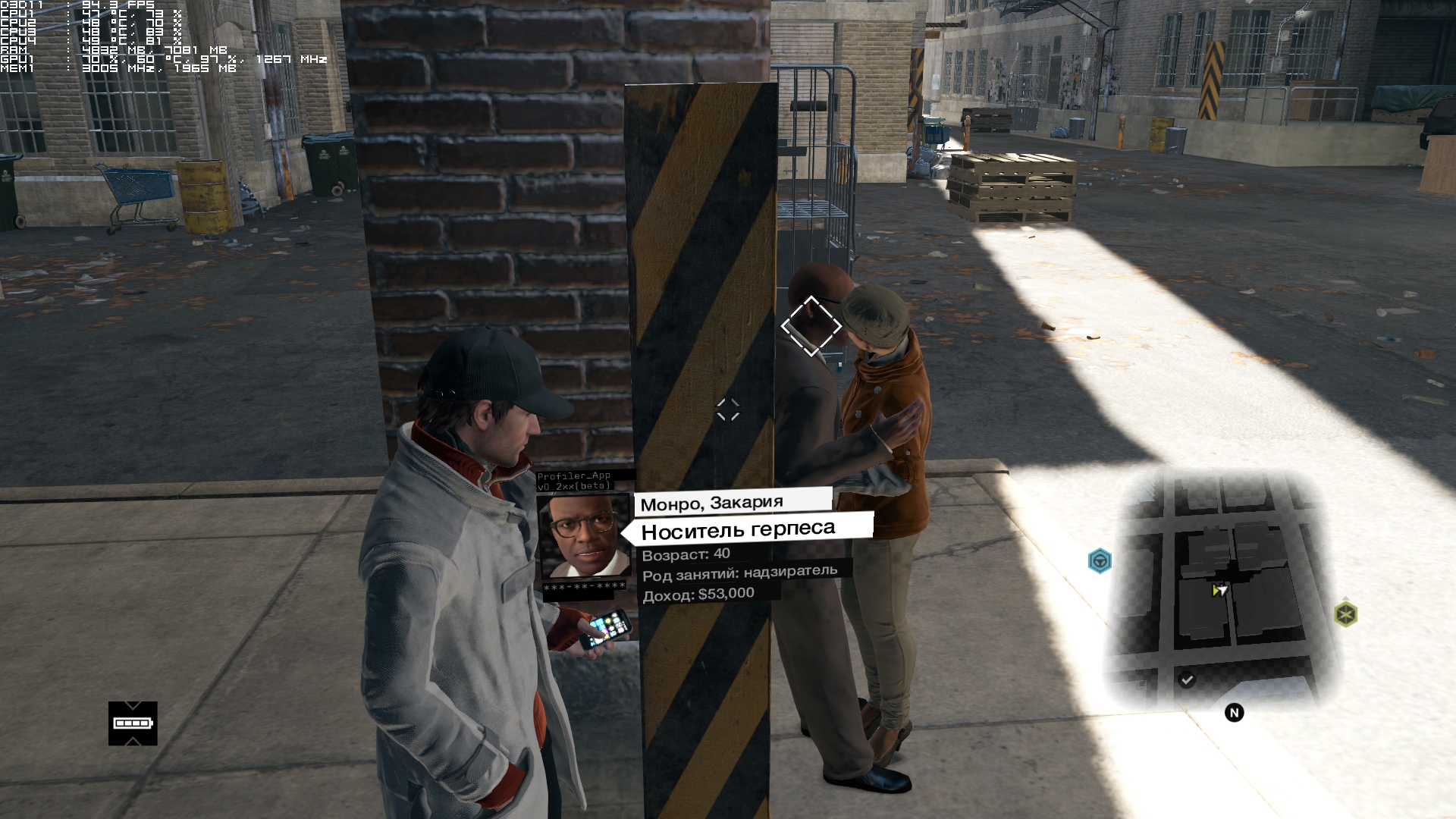
Task: Select the diamond hack target marker
Action: (x=811, y=326)
